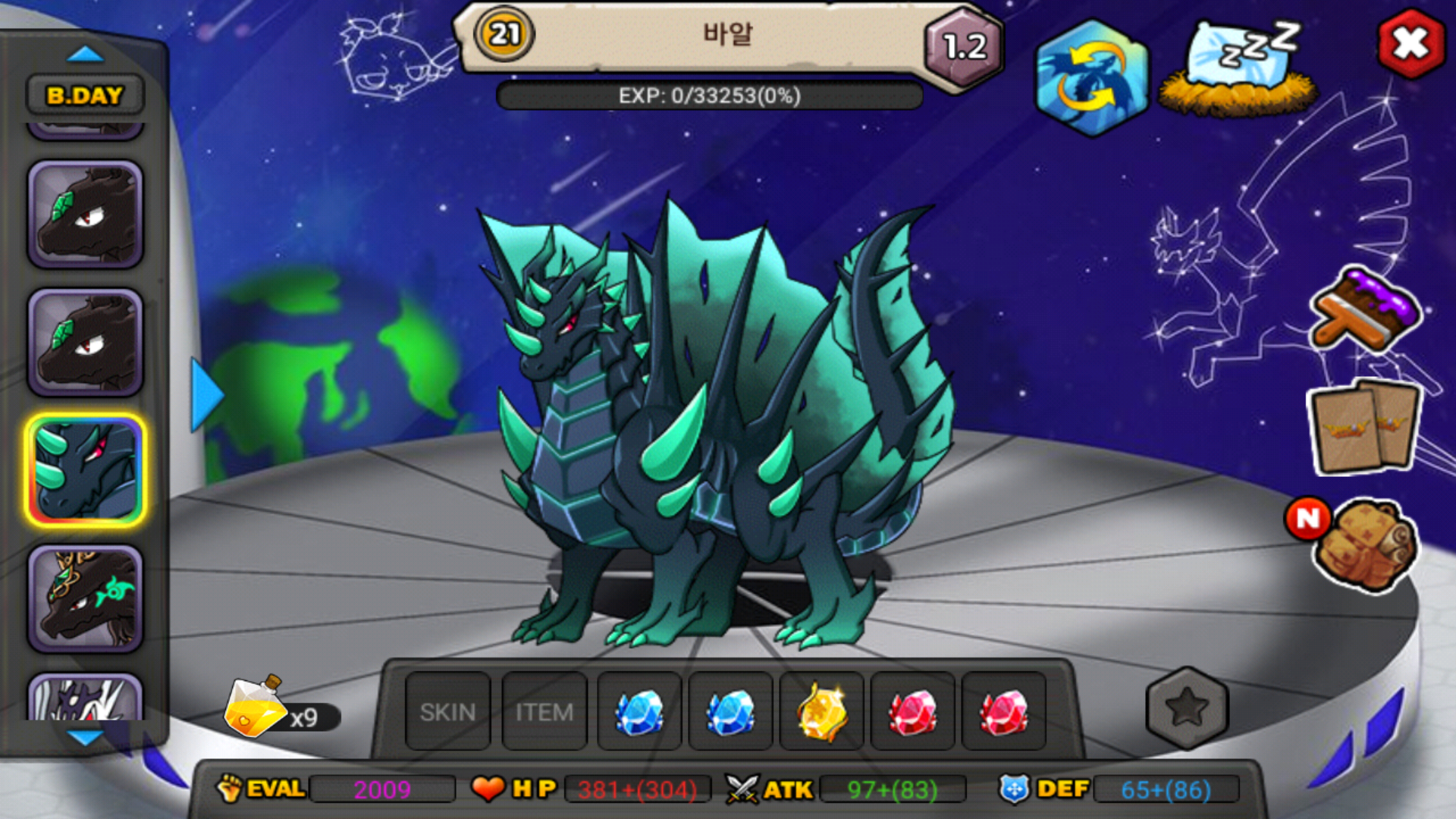Close the dragon detail screen

point(1410,44)
